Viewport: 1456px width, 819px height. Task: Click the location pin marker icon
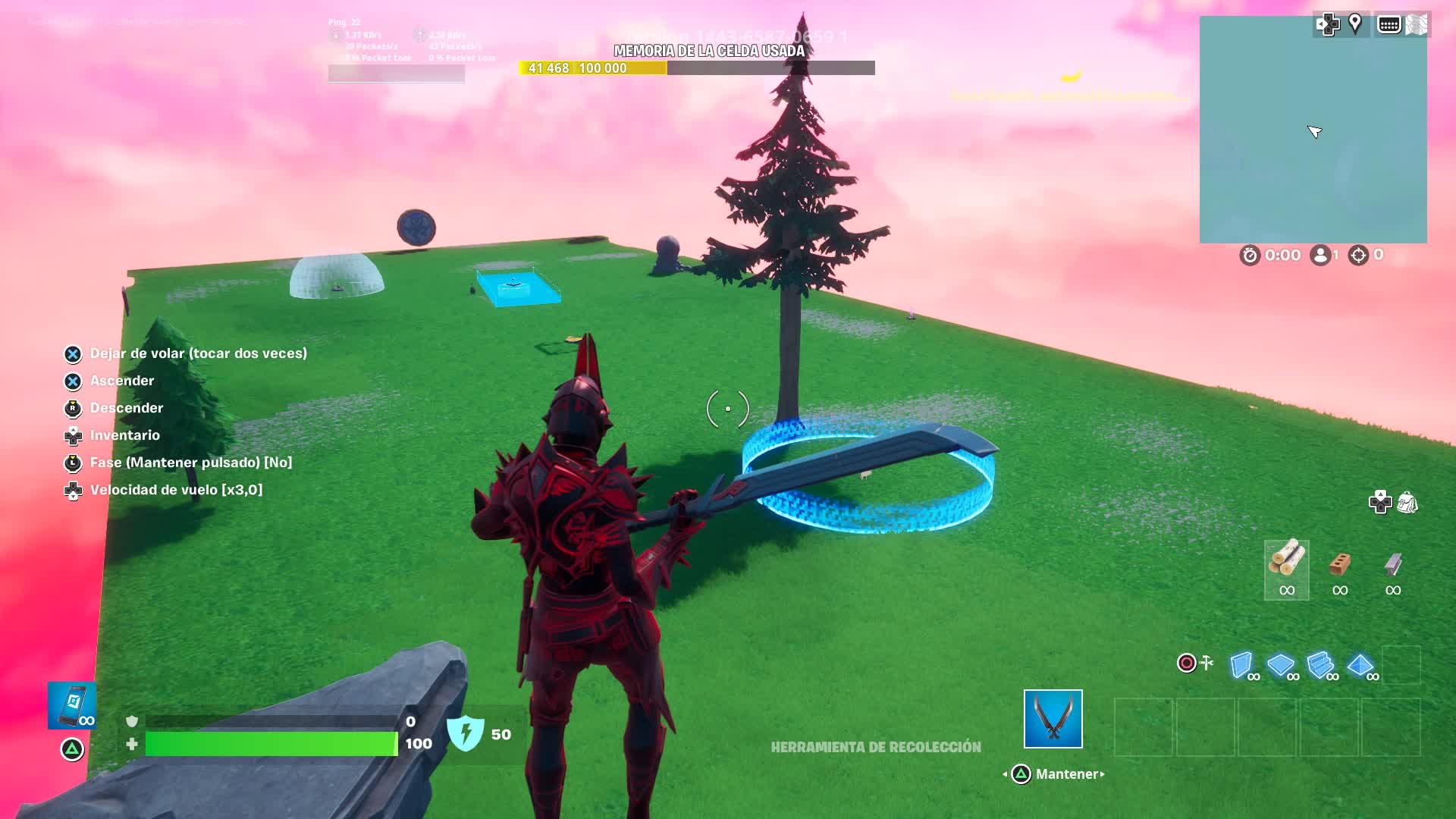coord(1356,23)
